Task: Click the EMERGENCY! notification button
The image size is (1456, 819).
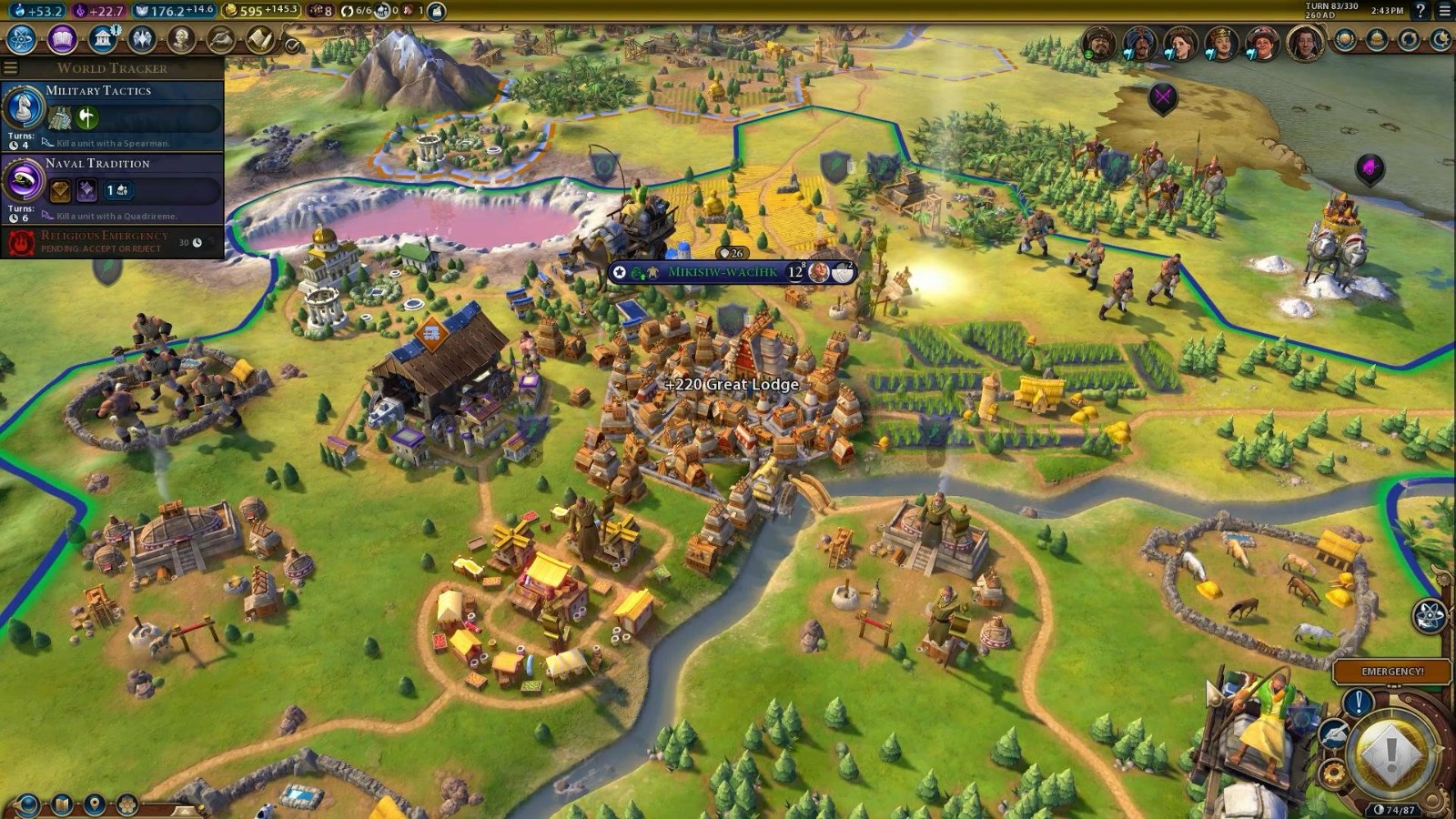Action: pos(1392,672)
